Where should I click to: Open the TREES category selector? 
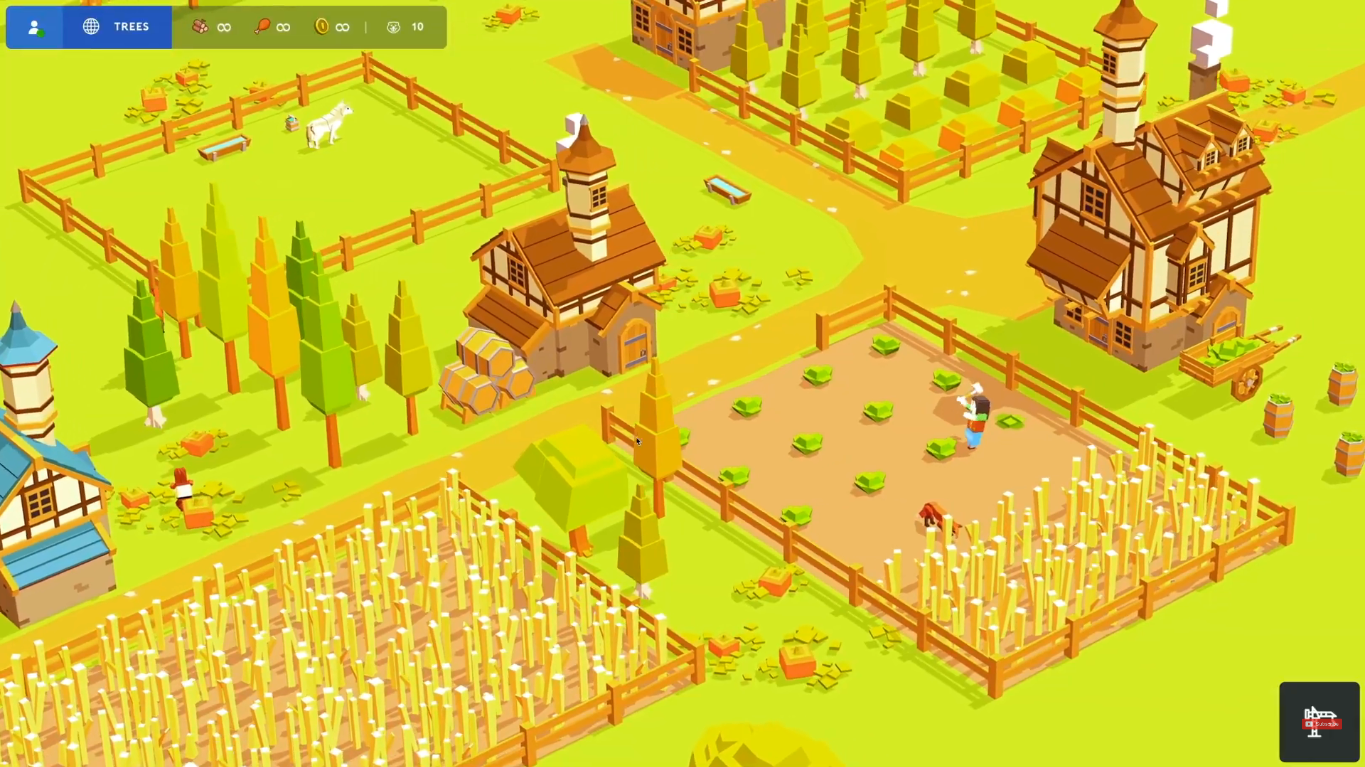pyautogui.click(x=117, y=27)
